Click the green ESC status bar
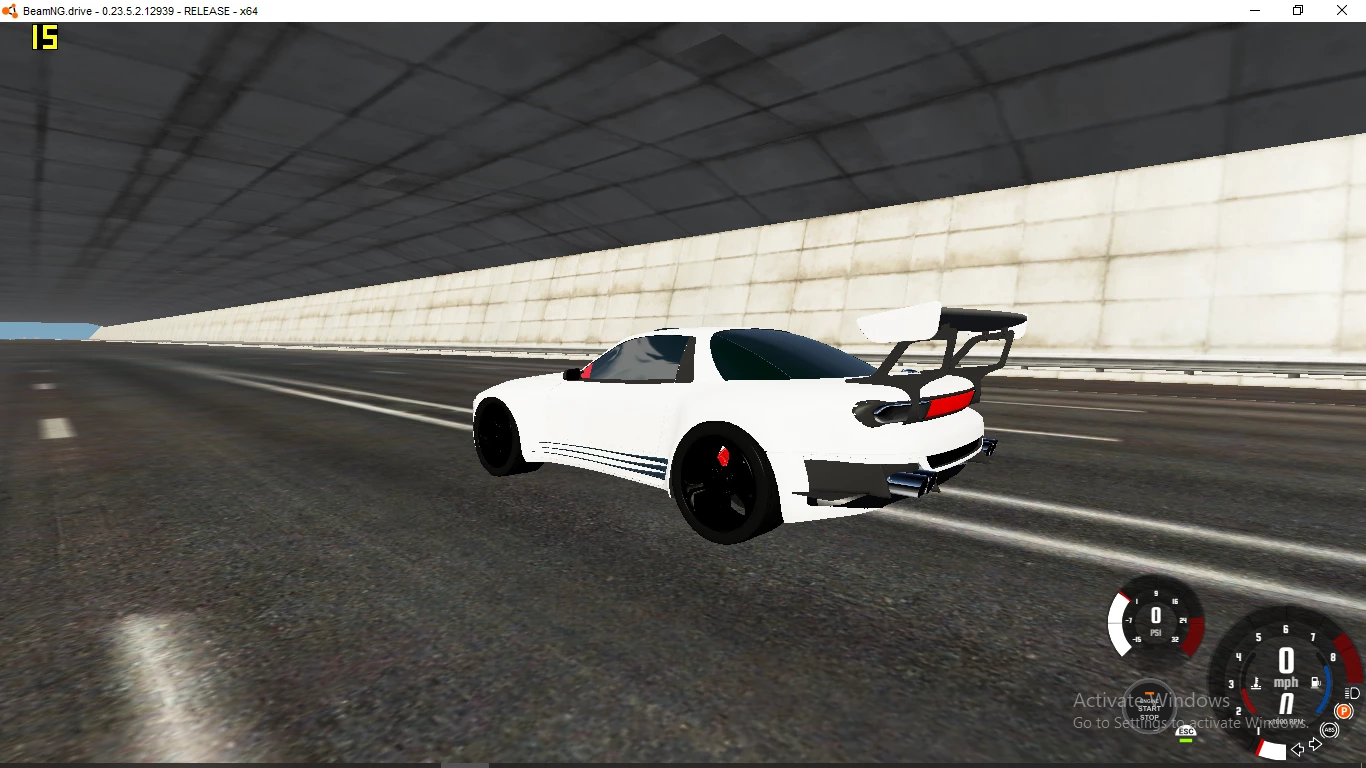Screen dimensions: 1366x768 [1186, 740]
